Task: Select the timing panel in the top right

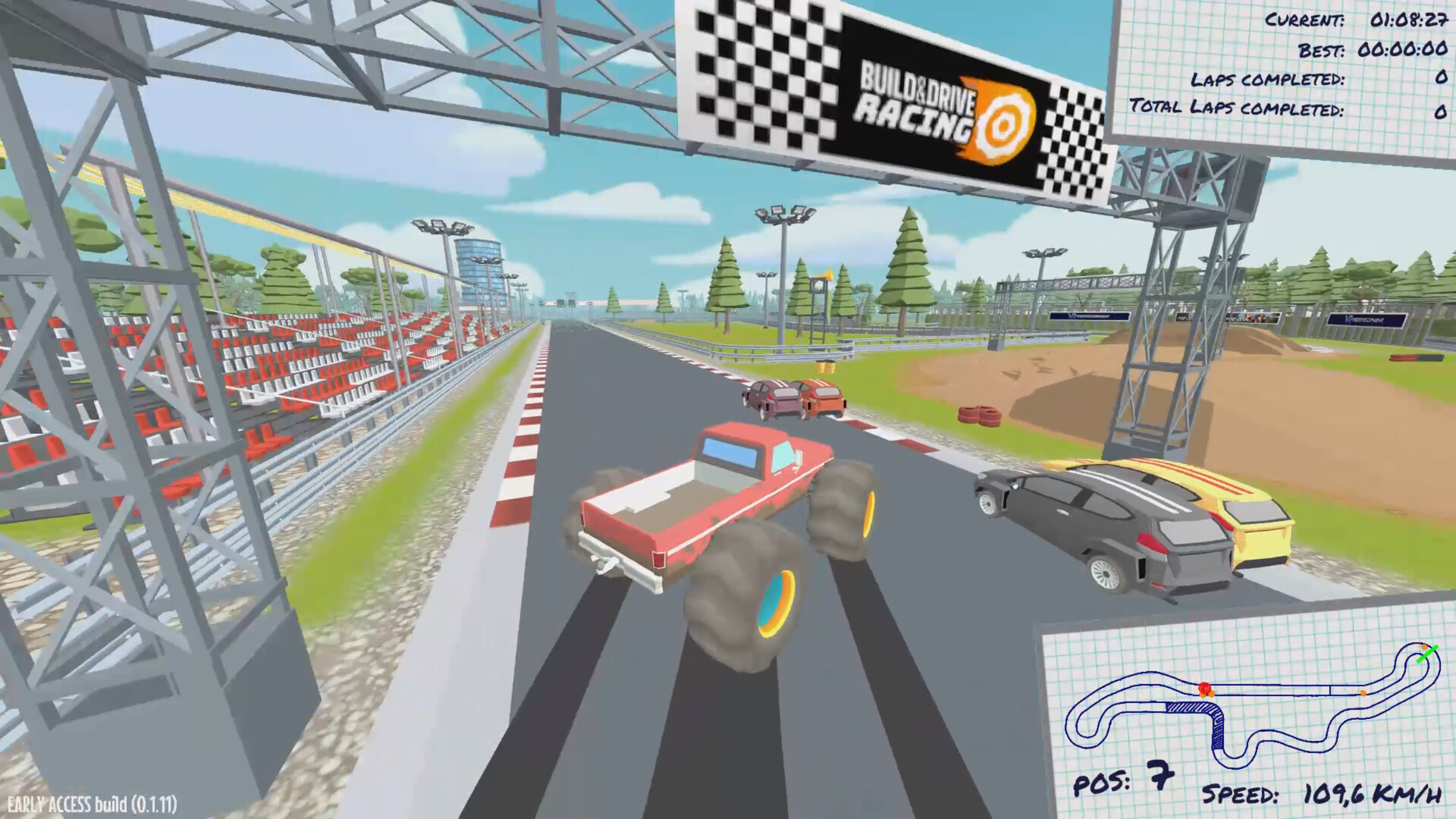Action: (x=1289, y=64)
